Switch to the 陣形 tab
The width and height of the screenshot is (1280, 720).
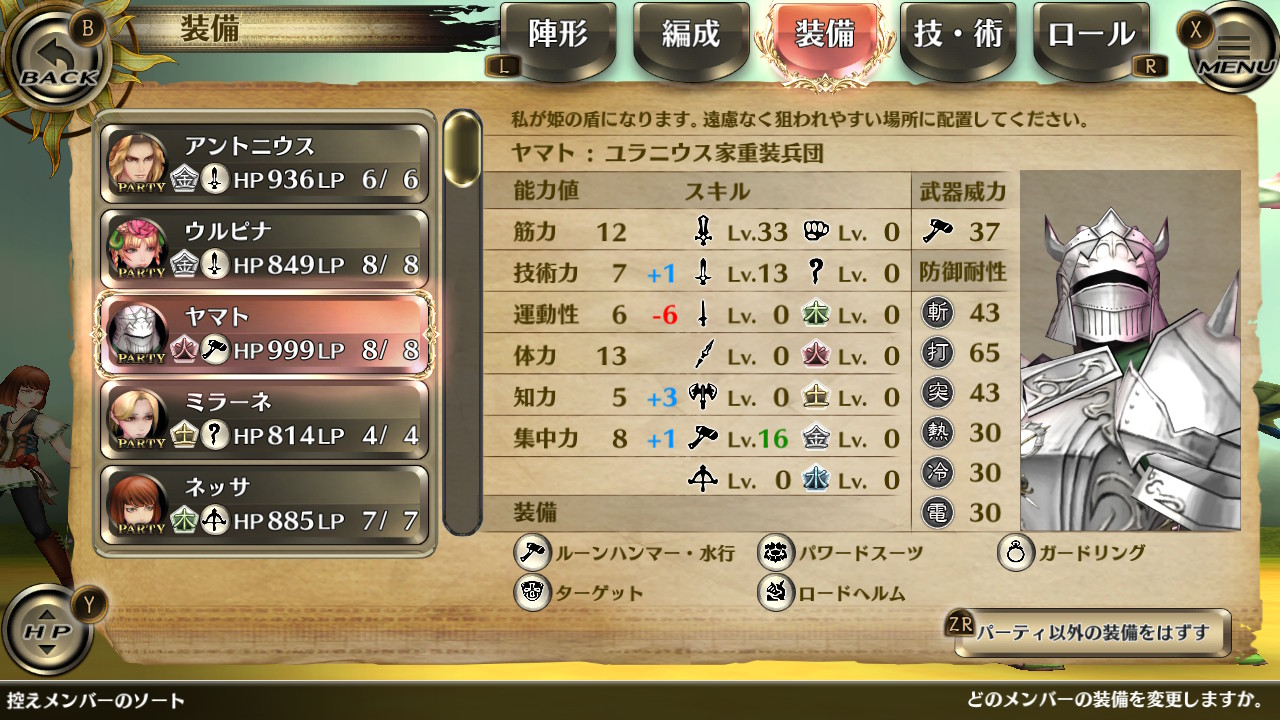coord(557,37)
